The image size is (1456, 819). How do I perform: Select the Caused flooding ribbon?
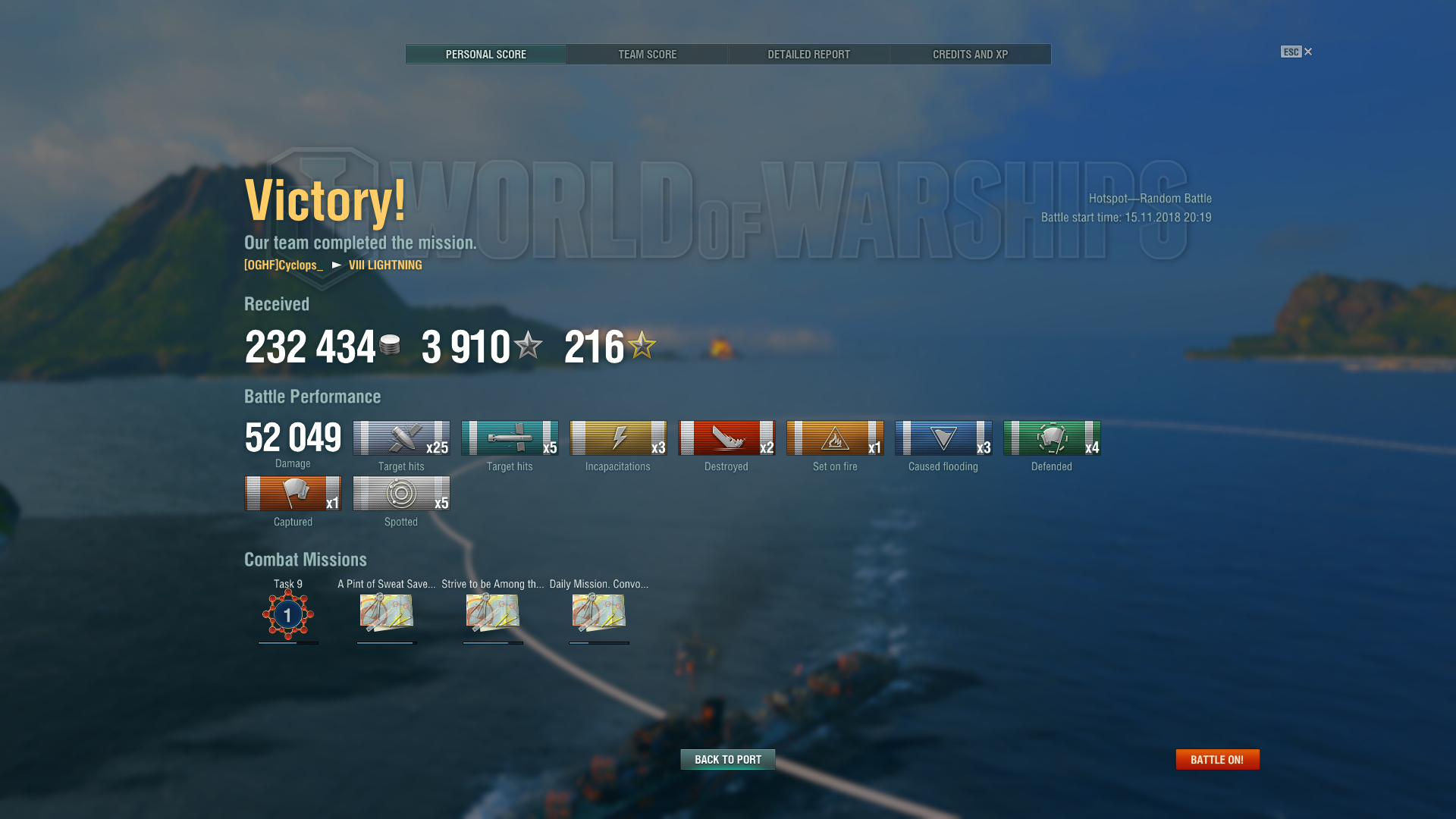tap(943, 438)
